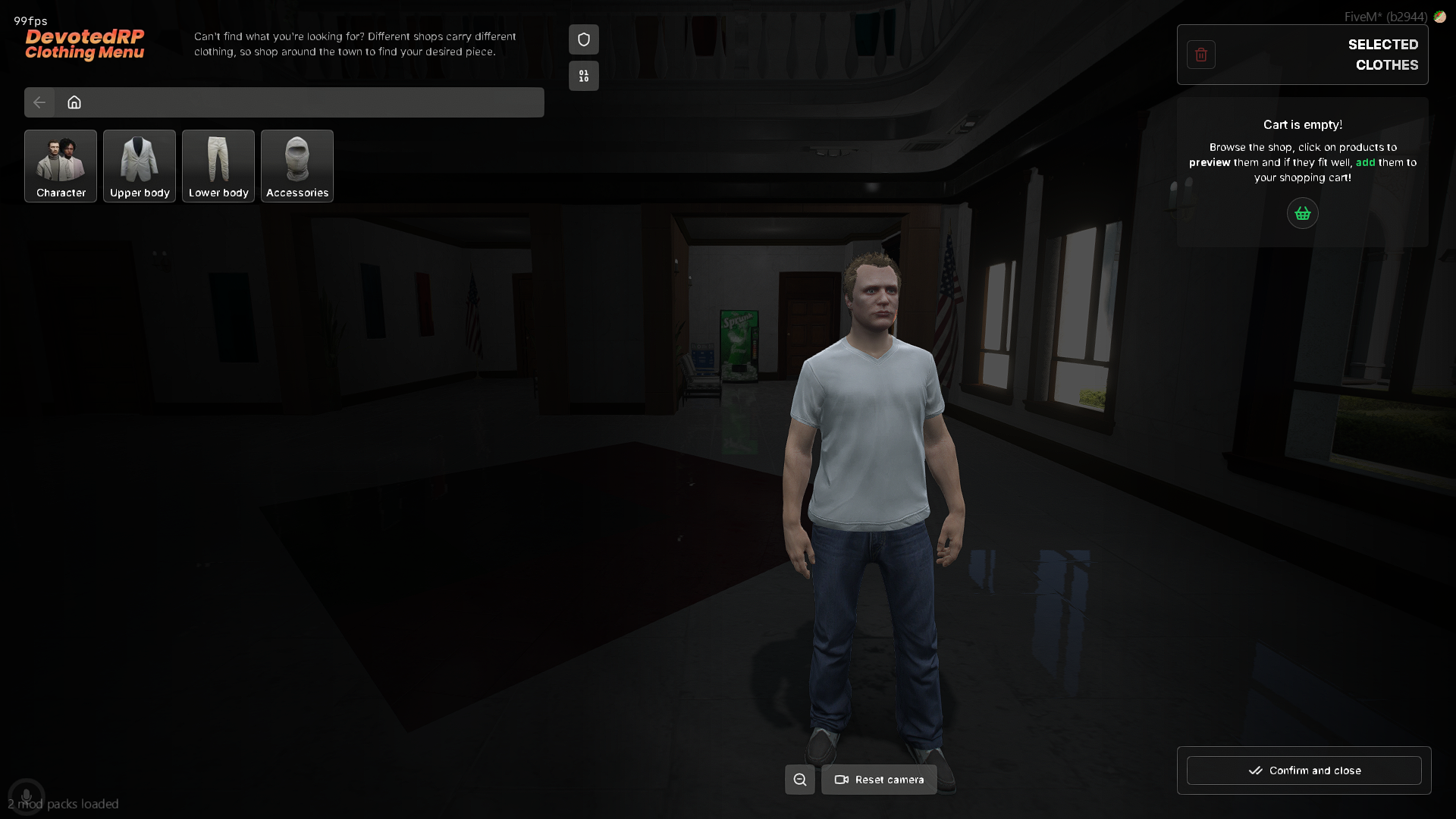The image size is (1456, 819).
Task: Open the Lower body clothing category
Action: pyautogui.click(x=218, y=165)
